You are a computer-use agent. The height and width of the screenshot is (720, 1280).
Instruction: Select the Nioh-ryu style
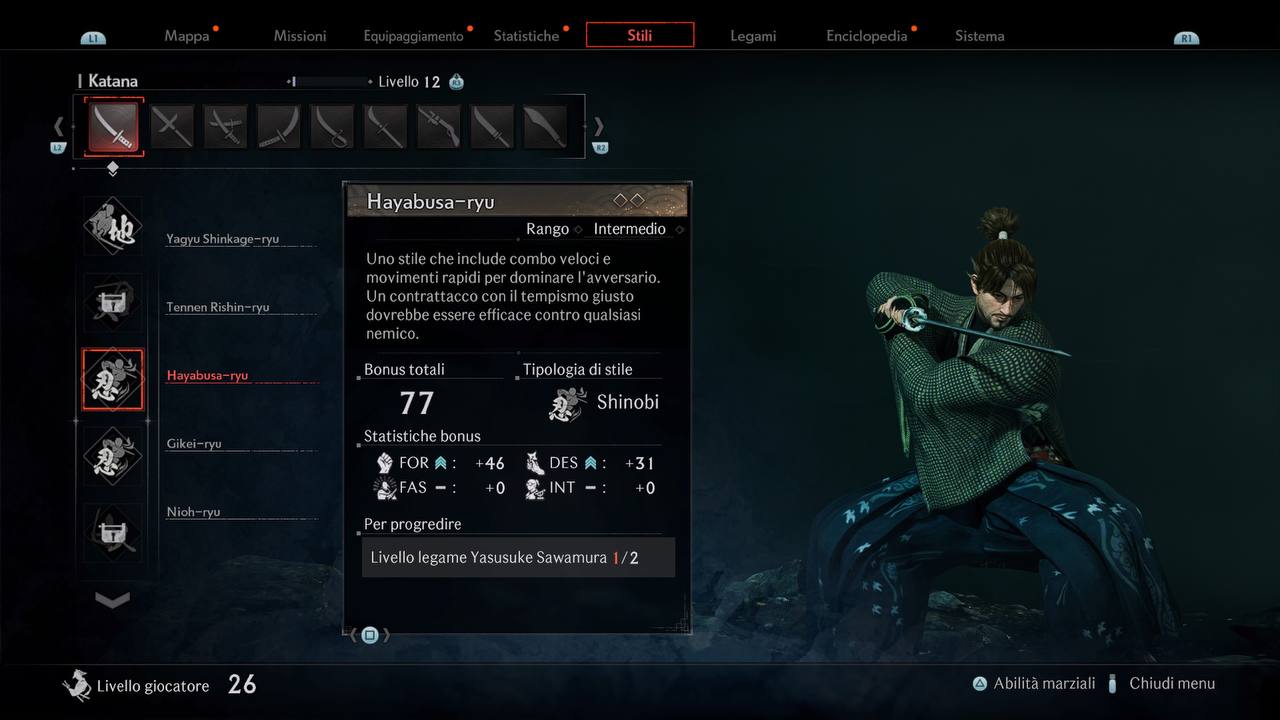[x=193, y=512]
